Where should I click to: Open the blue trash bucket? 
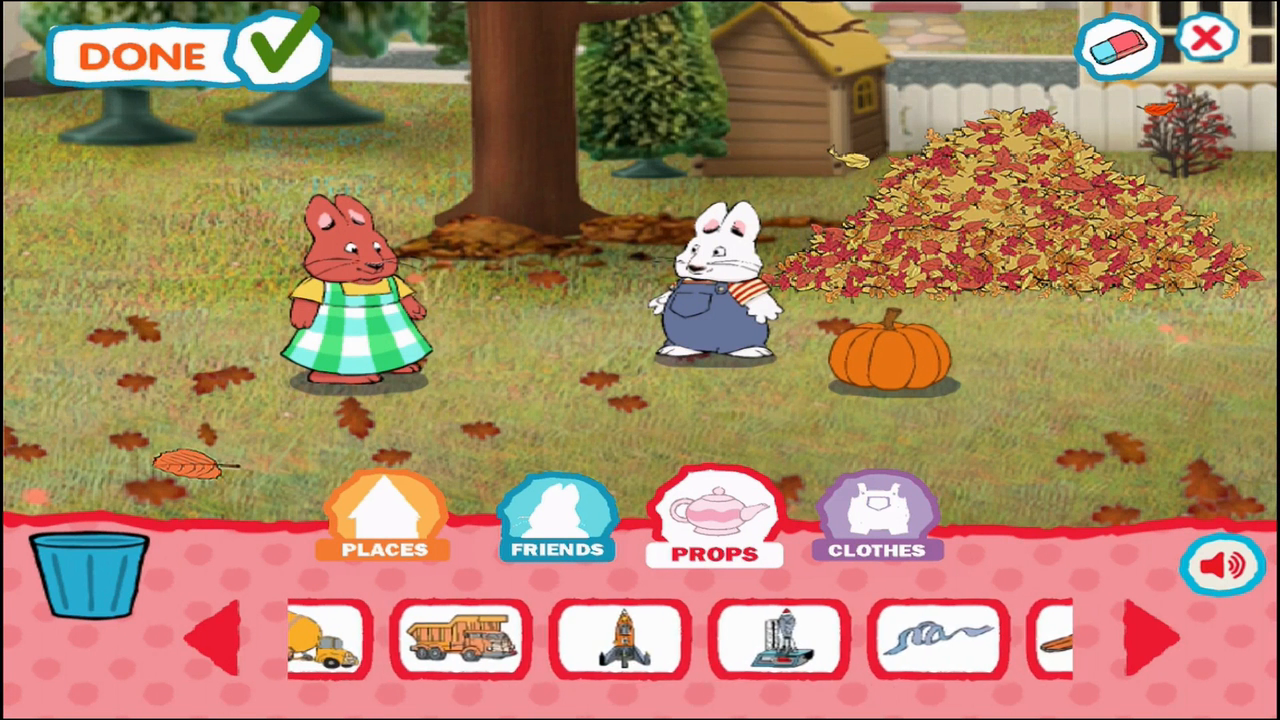coord(88,575)
